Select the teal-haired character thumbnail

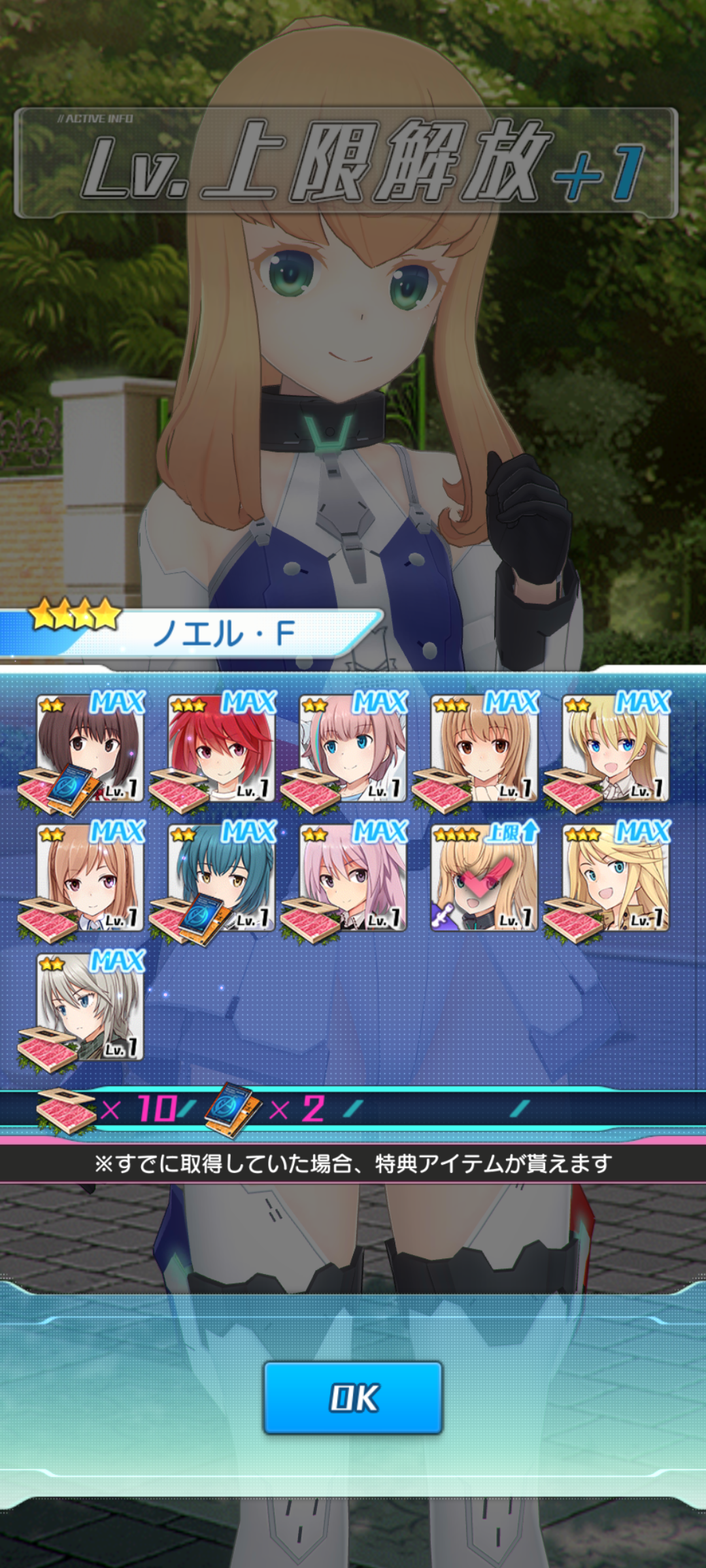coord(222,877)
